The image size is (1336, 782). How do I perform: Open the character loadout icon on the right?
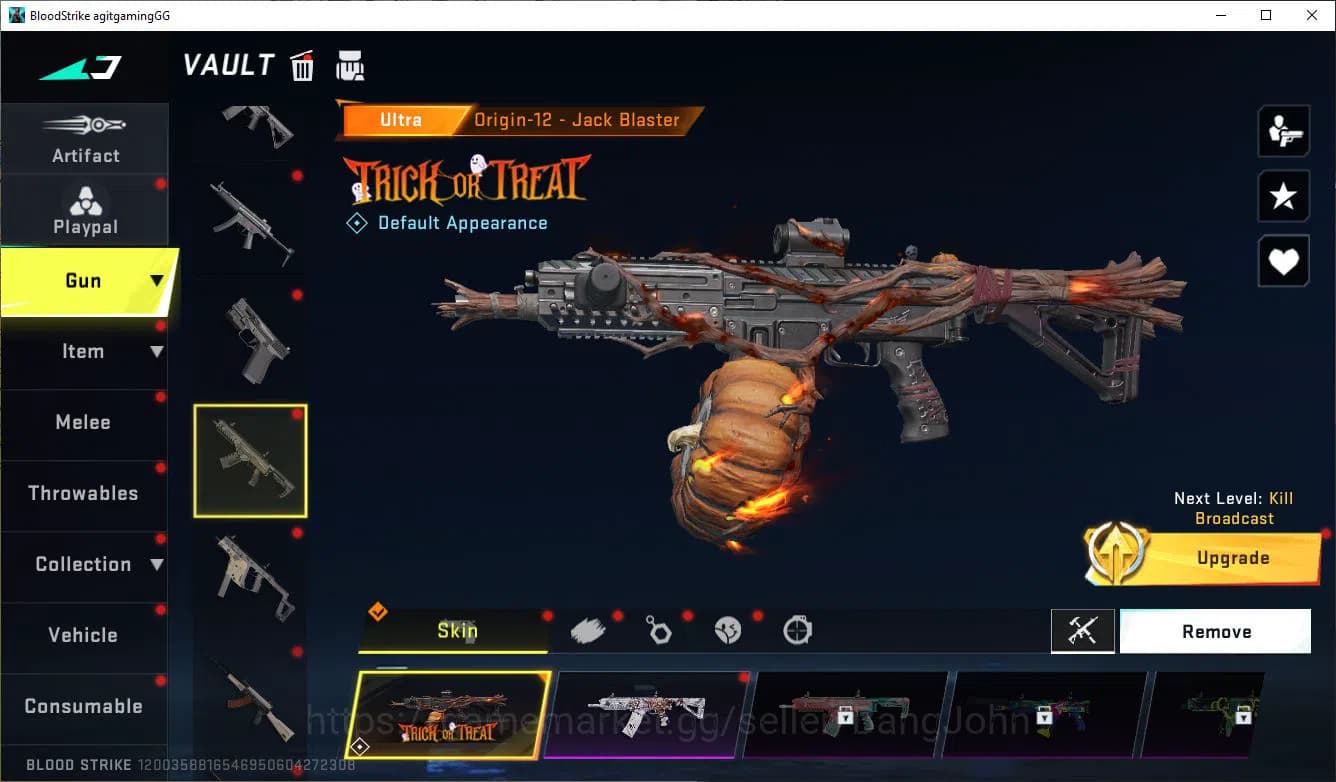[1283, 130]
